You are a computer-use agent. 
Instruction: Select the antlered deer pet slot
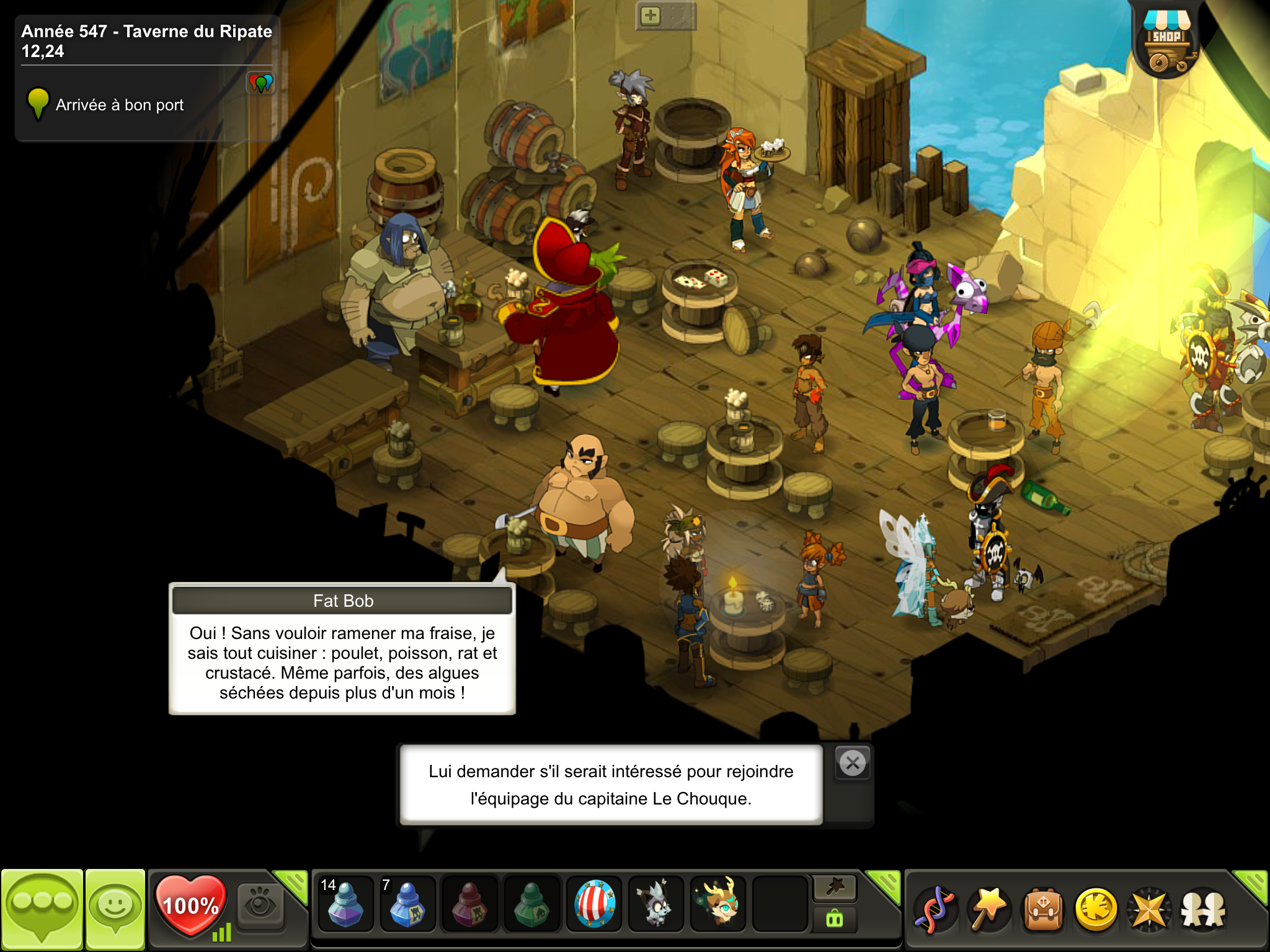click(719, 904)
